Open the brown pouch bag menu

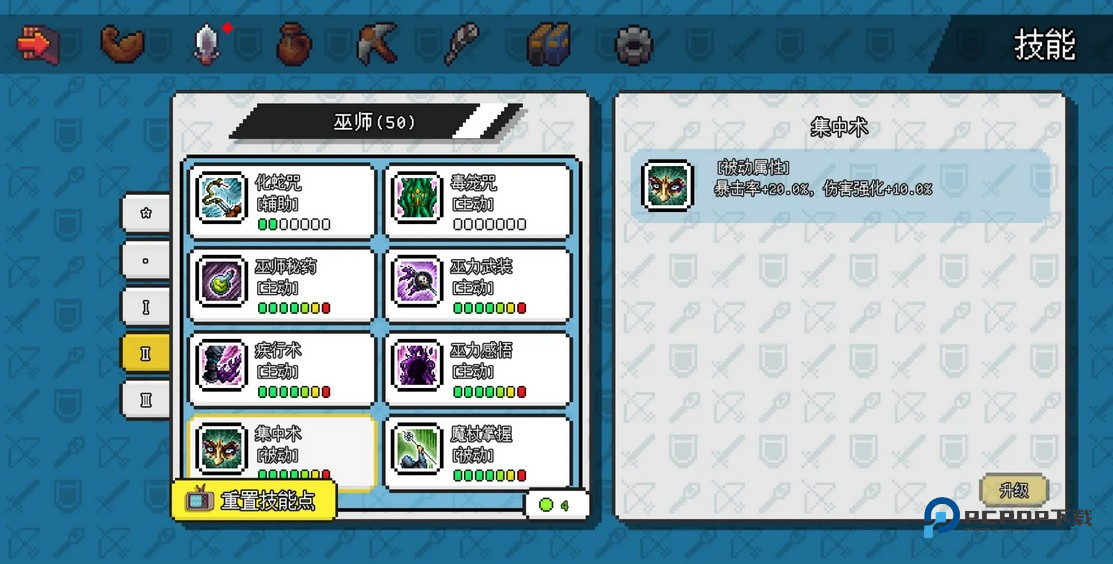tap(293, 44)
